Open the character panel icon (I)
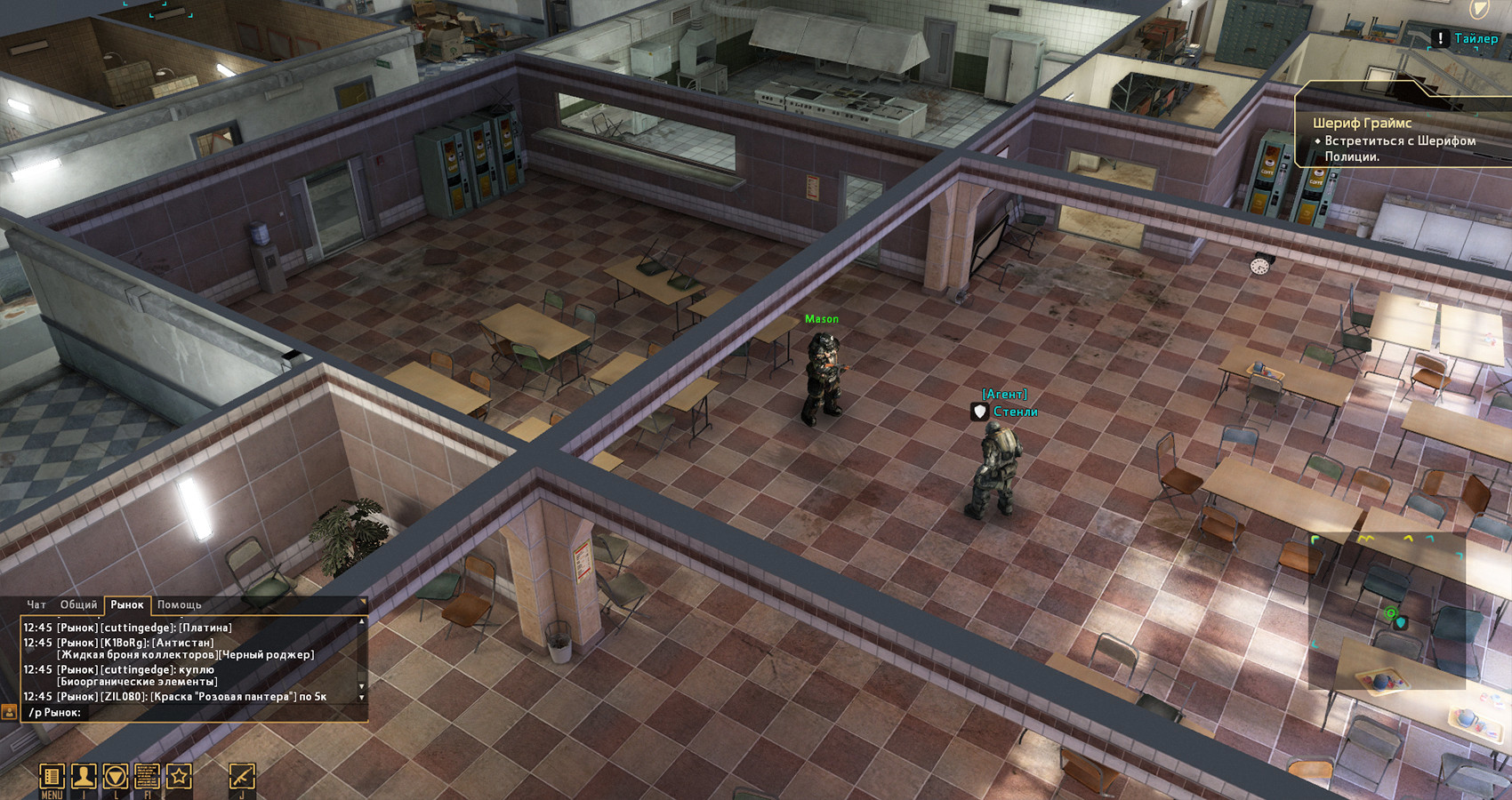The image size is (1512, 800). point(84,776)
